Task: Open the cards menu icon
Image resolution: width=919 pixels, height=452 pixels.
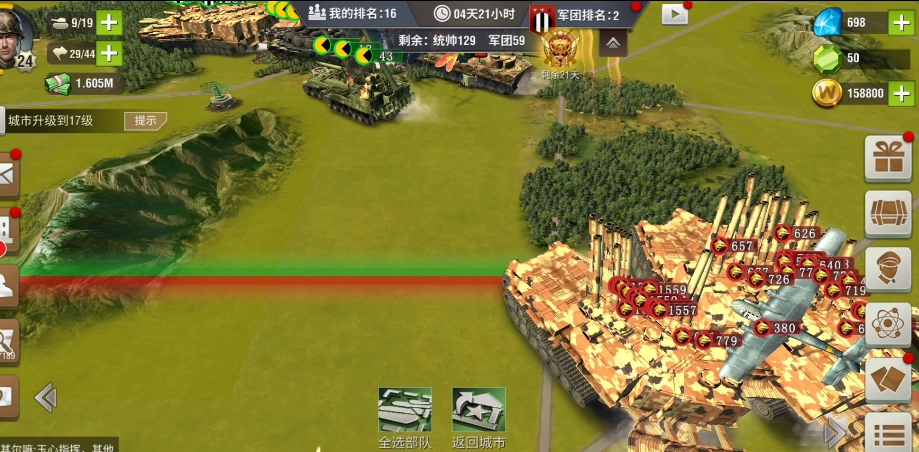Action: tap(887, 380)
